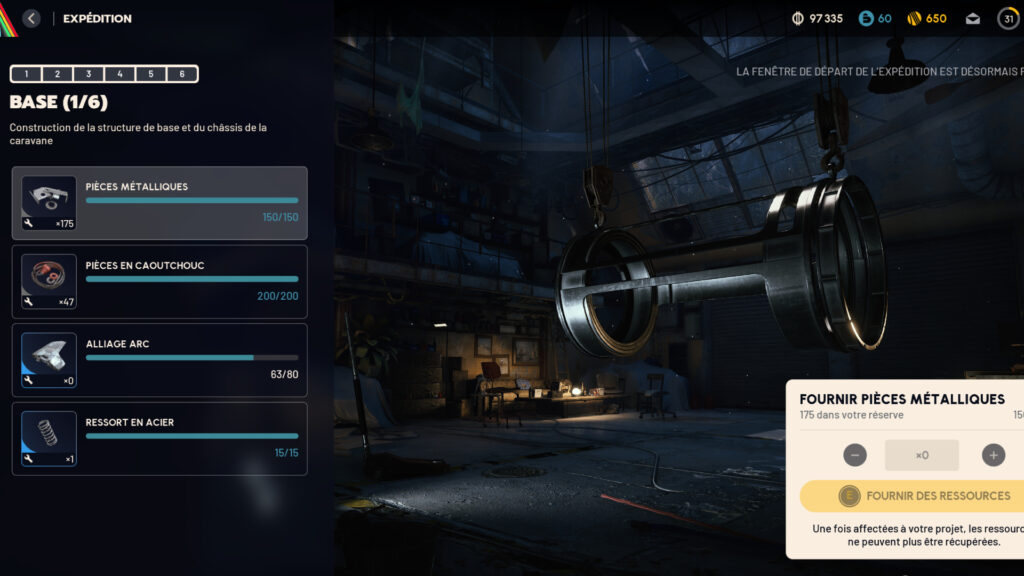Select the Alliage Arc resource row
The image size is (1024, 576).
(x=160, y=360)
